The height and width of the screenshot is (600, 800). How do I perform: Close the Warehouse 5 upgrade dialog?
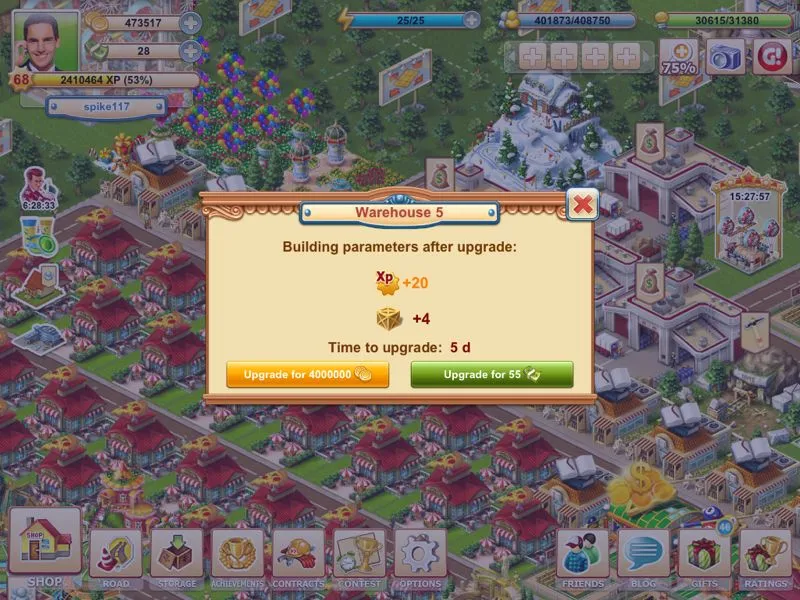click(582, 205)
